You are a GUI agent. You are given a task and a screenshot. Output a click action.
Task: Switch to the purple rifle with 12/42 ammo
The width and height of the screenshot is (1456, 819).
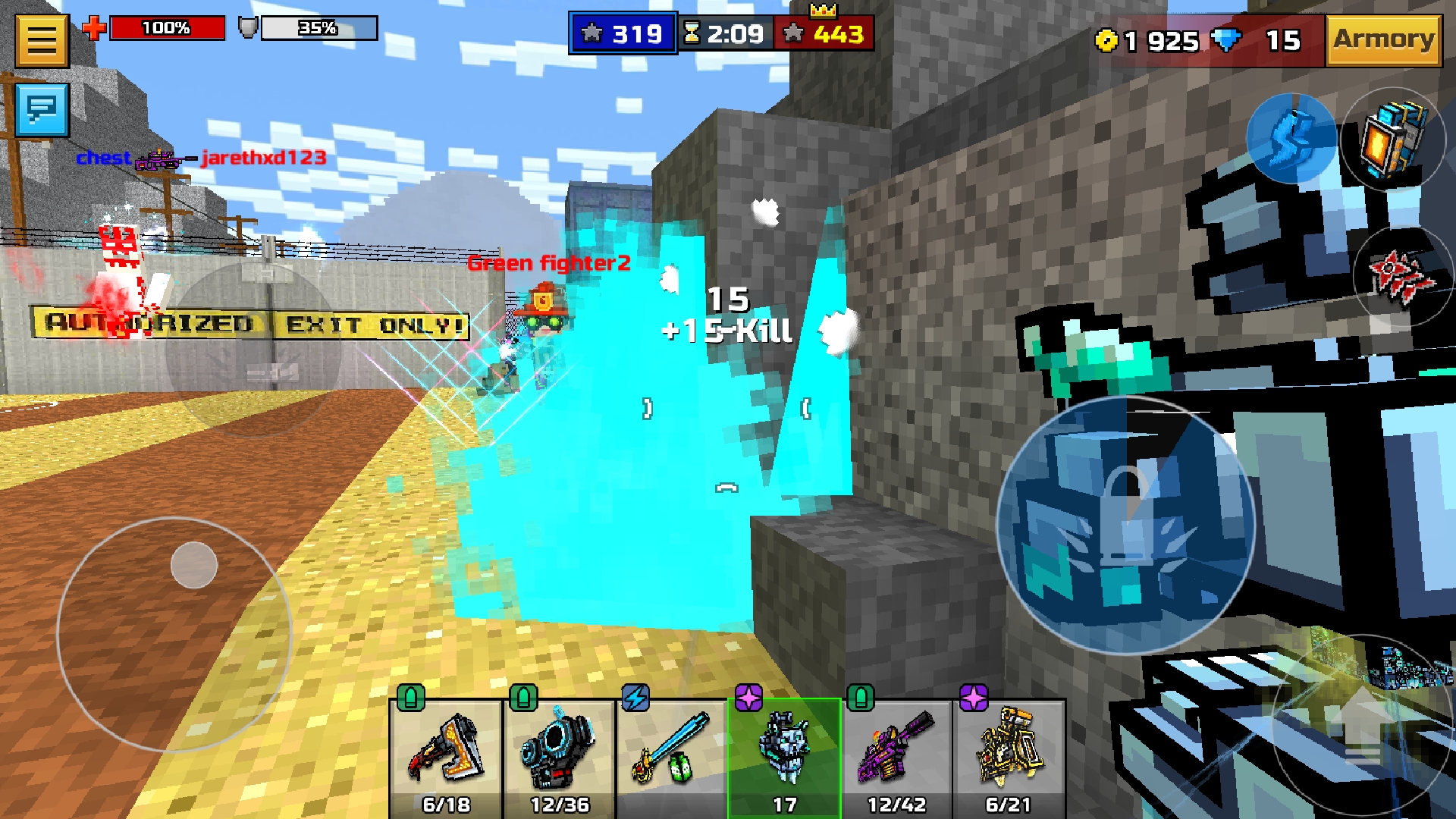click(x=896, y=751)
